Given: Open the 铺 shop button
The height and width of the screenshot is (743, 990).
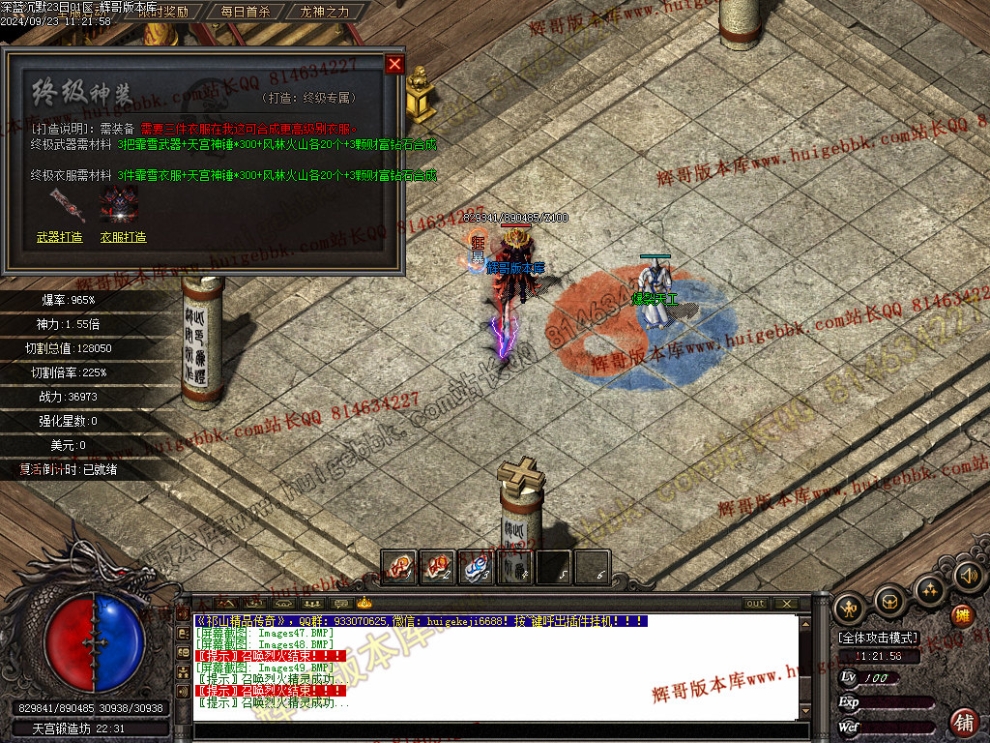Looking at the screenshot, I should pos(964,721).
